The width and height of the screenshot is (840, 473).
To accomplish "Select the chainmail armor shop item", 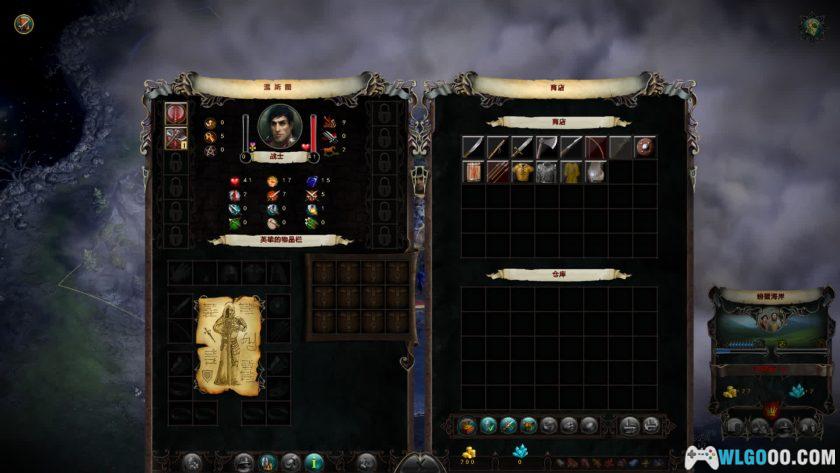I will pos(546,172).
